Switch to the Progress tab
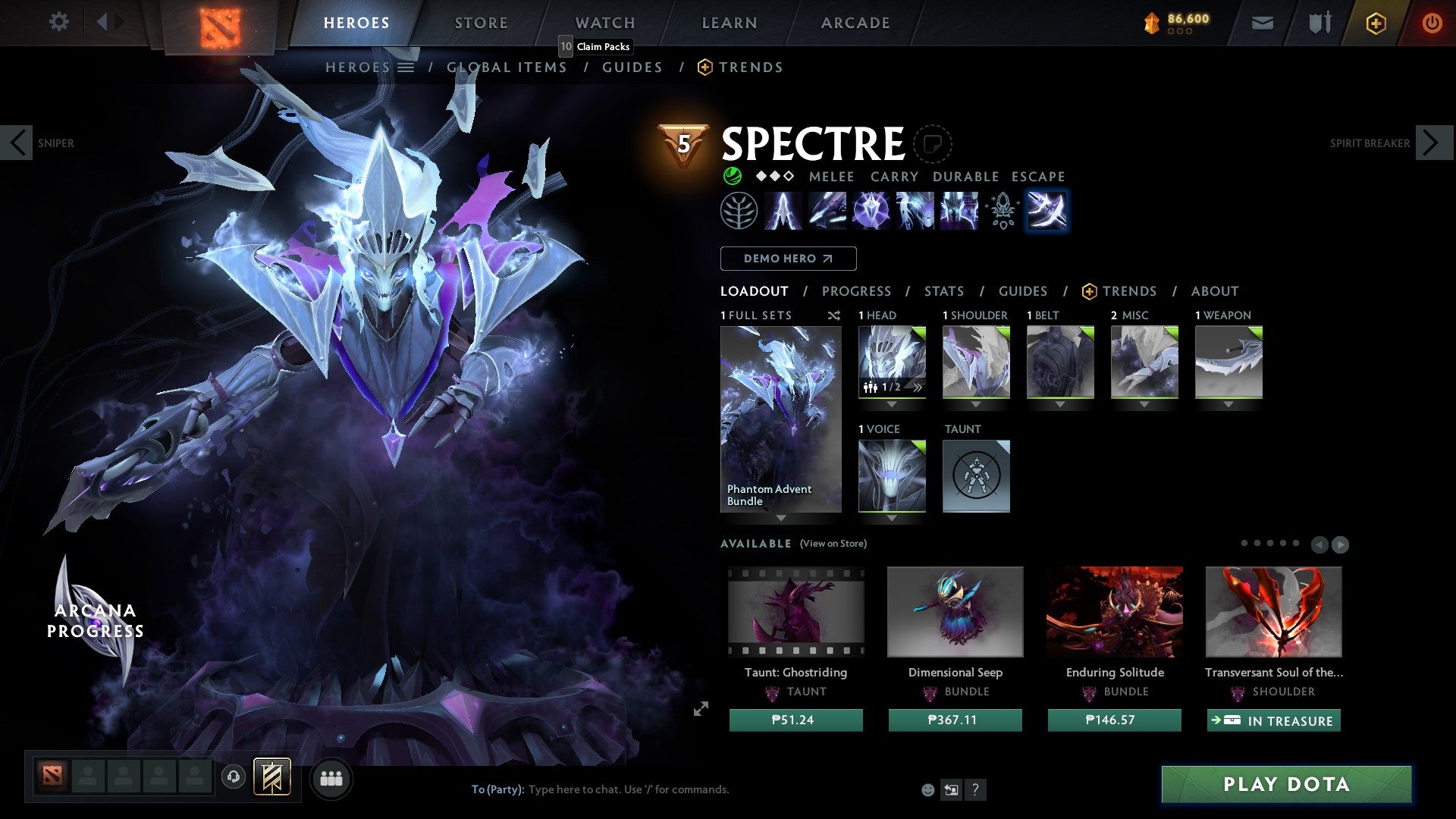 point(857,291)
